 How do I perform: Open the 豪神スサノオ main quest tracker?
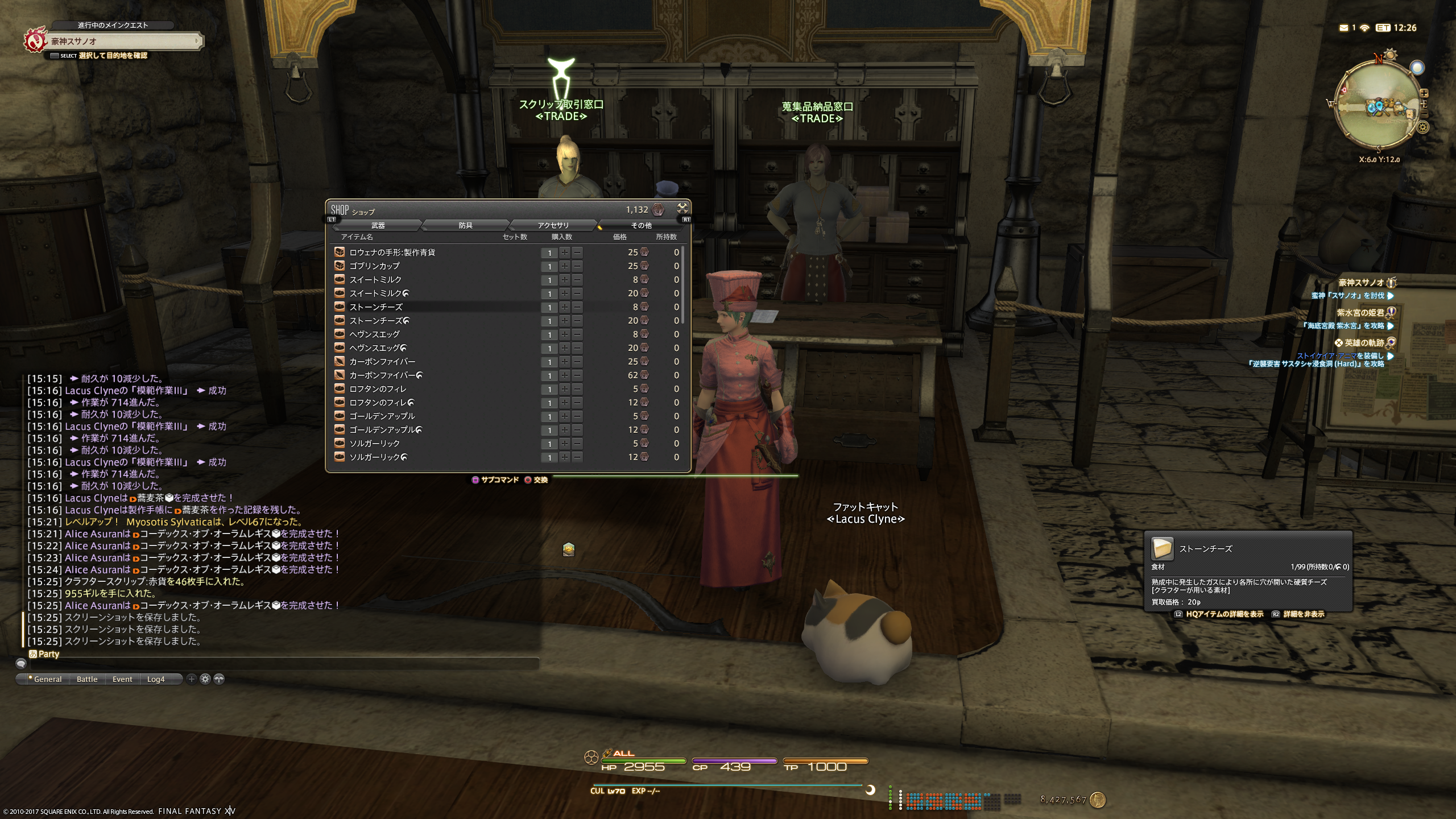click(122, 41)
